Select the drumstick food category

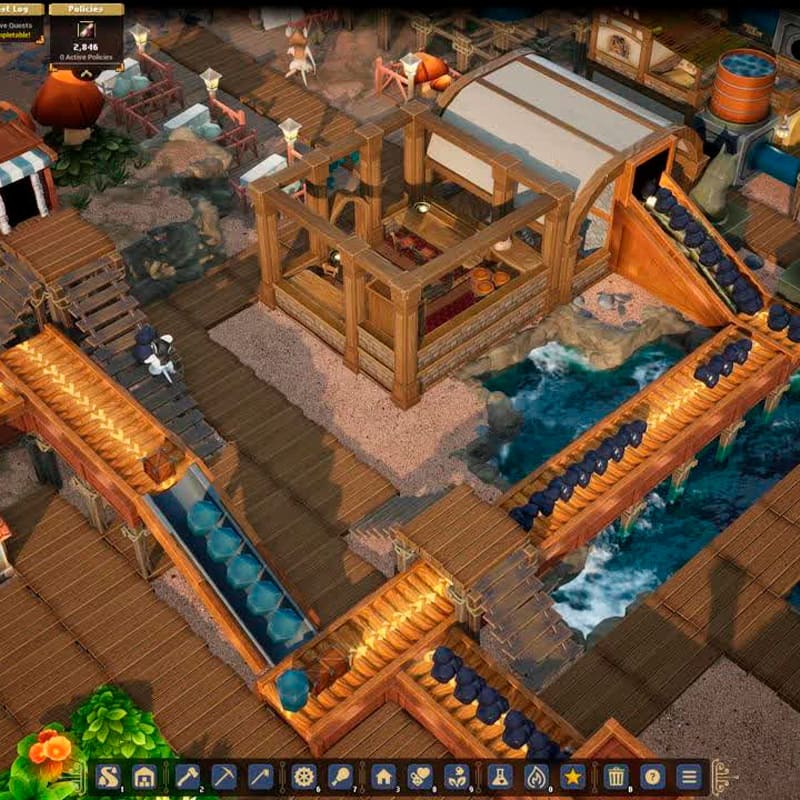341,776
